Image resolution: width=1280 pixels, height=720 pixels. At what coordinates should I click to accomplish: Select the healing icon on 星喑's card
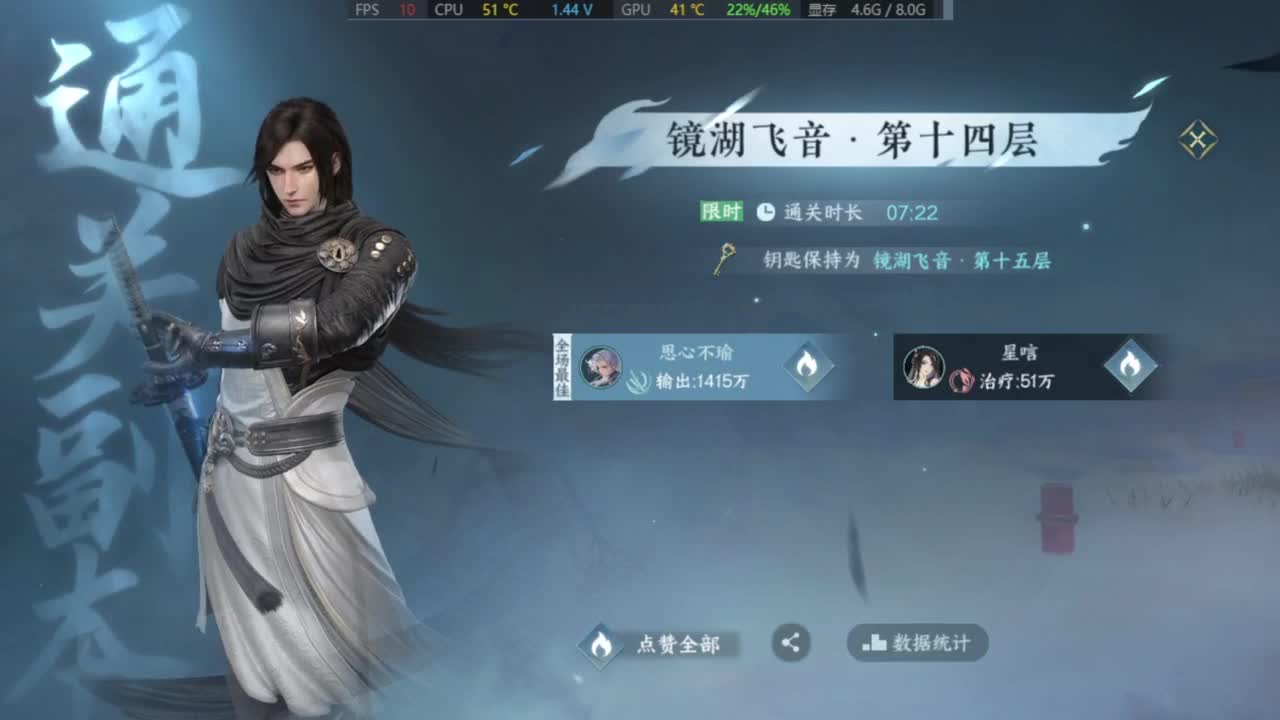(x=961, y=381)
